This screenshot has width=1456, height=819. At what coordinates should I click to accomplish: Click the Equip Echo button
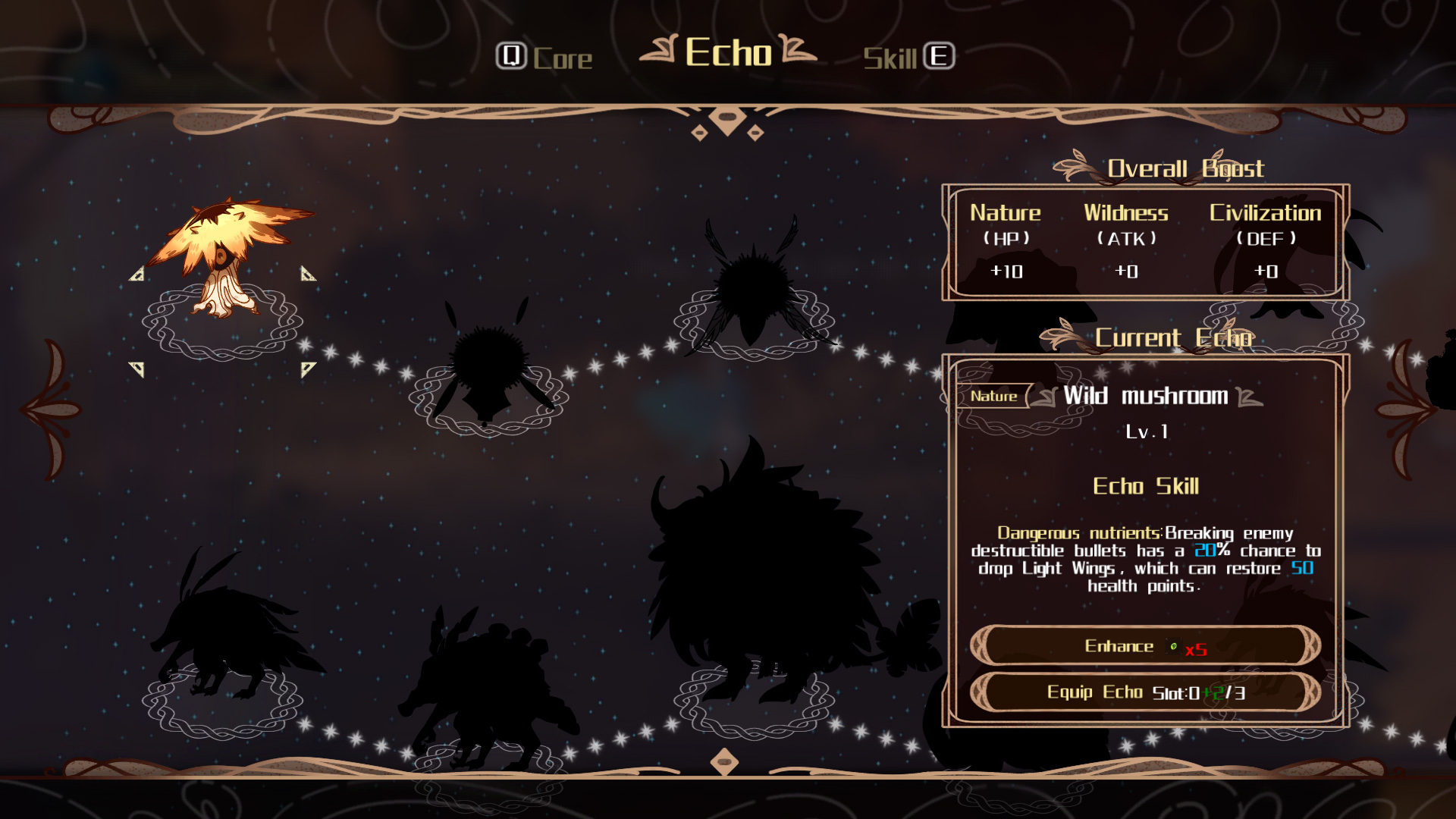(x=1145, y=692)
